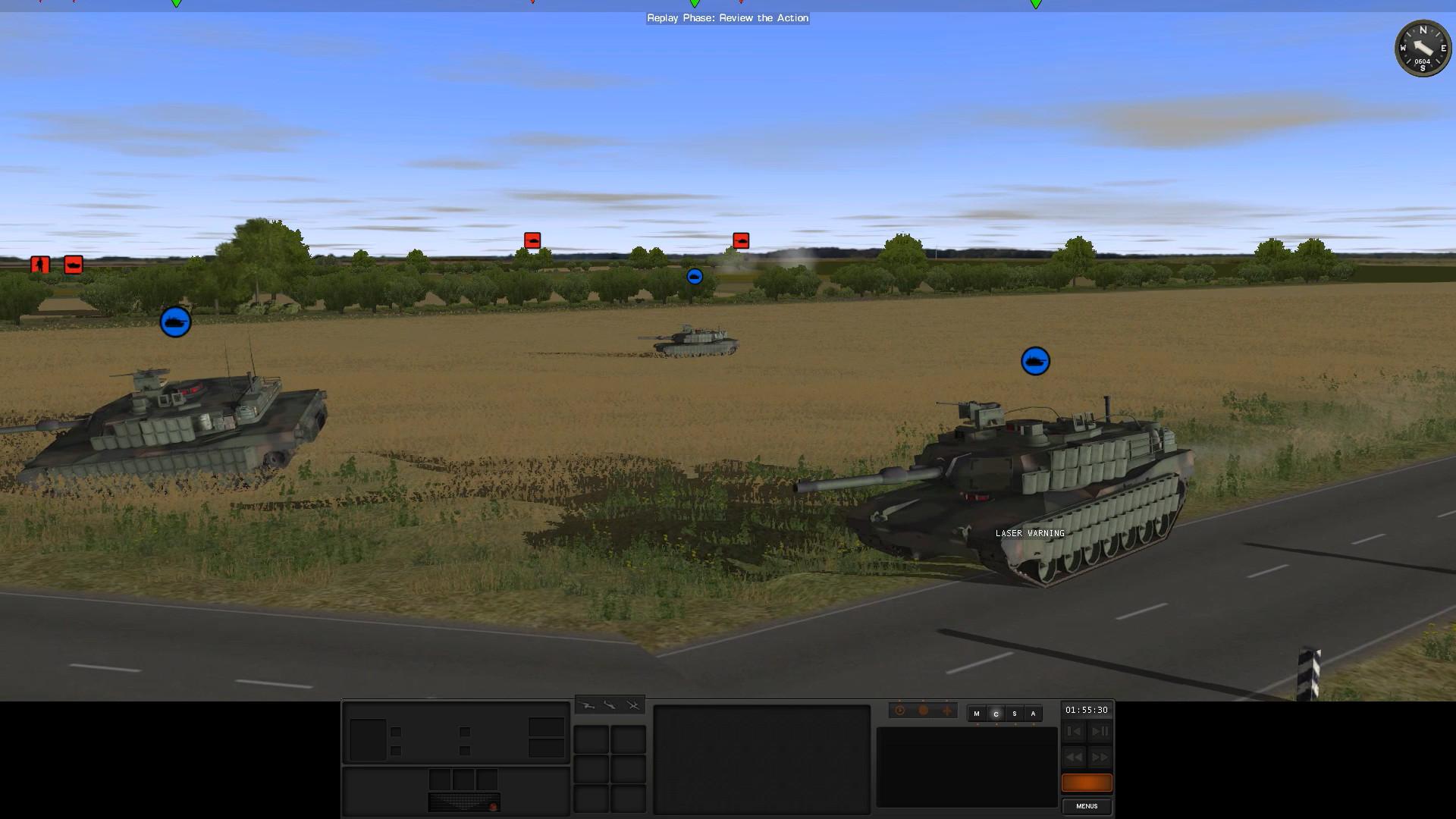Click the orange circle icon in the bottom panel
This screenshot has height=819, width=1456.
923,711
